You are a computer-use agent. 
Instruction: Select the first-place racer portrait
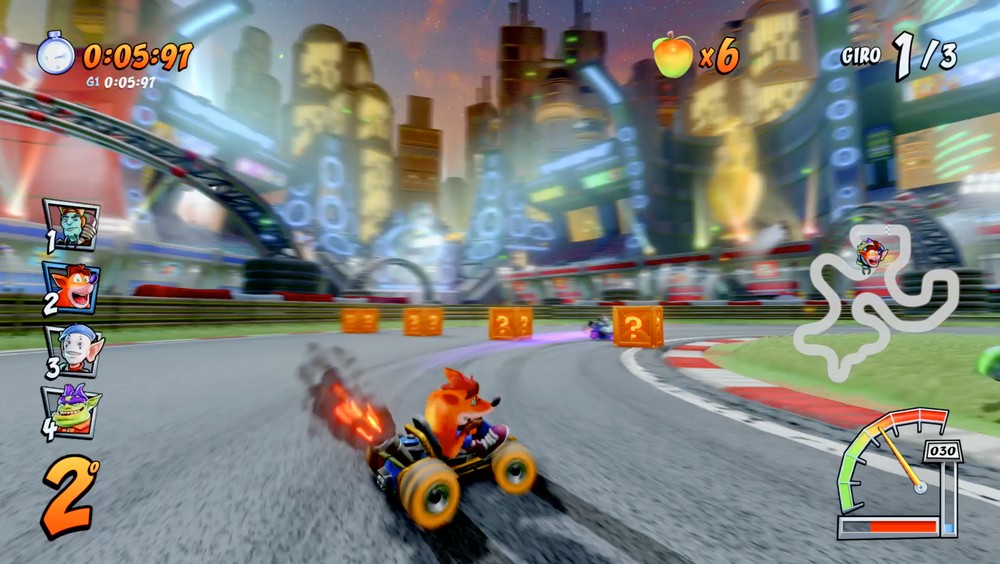(71, 224)
